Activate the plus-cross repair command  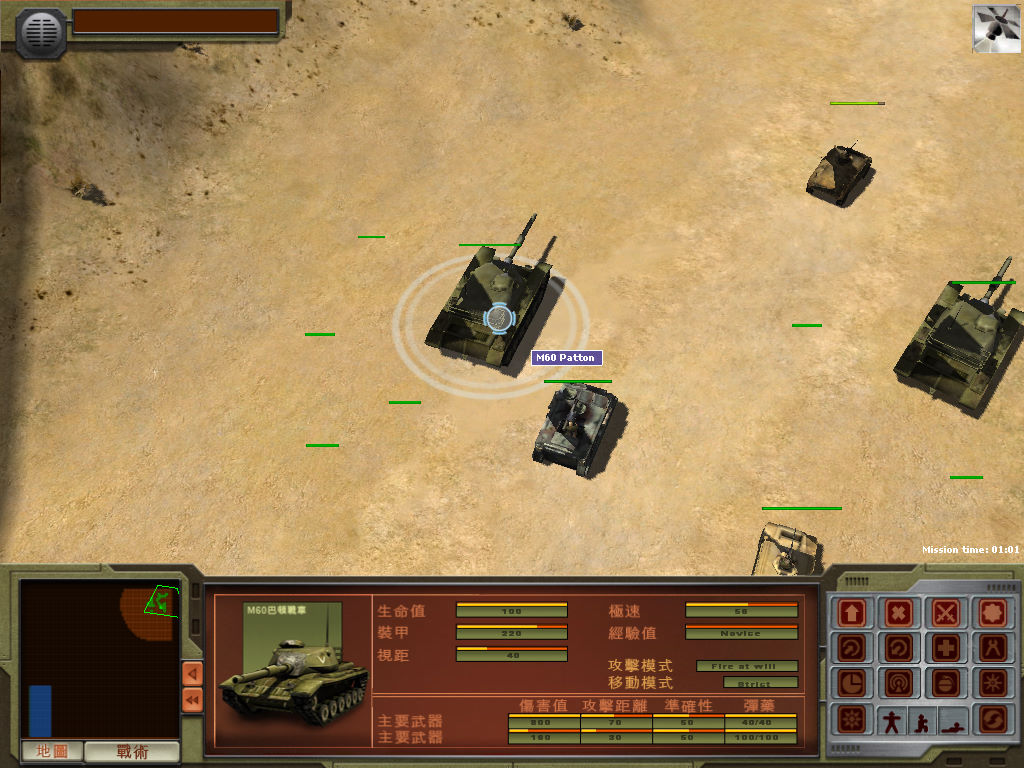coord(947,647)
